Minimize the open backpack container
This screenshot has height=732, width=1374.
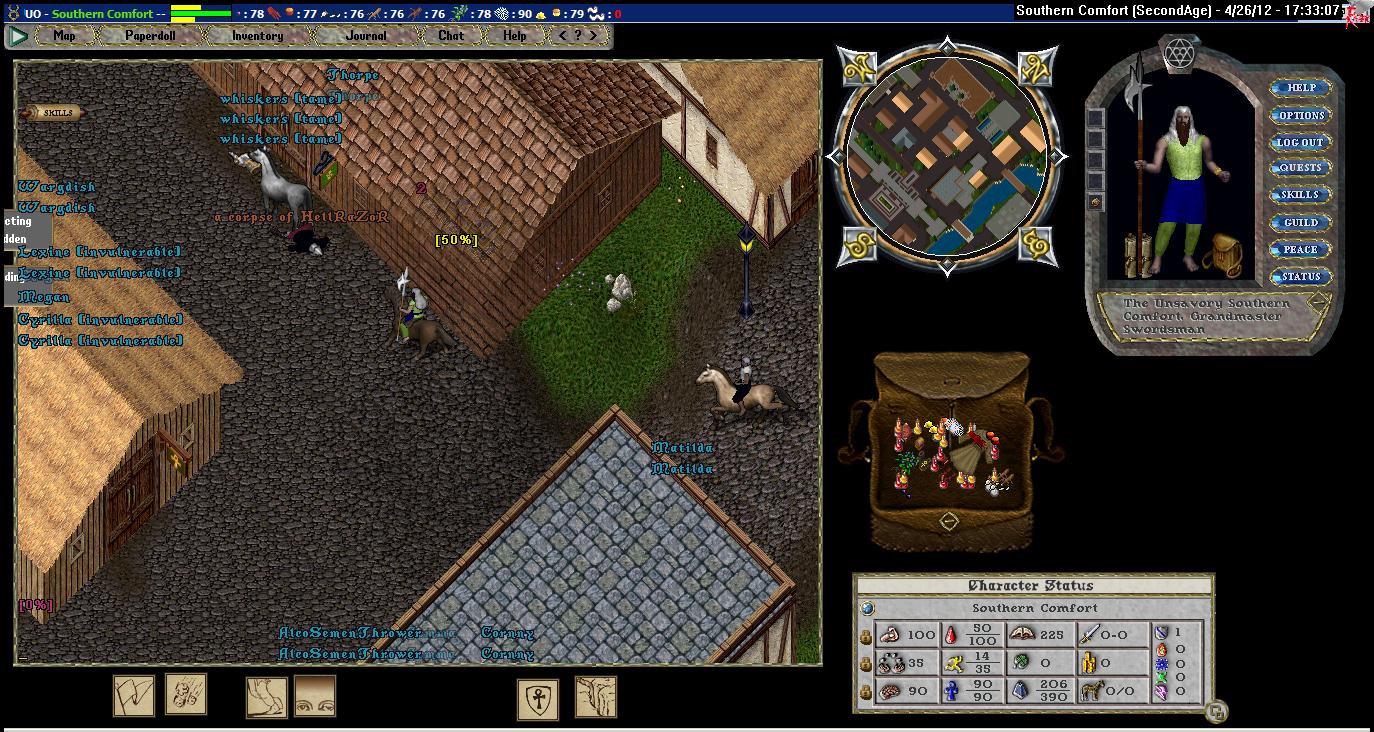tap(949, 521)
